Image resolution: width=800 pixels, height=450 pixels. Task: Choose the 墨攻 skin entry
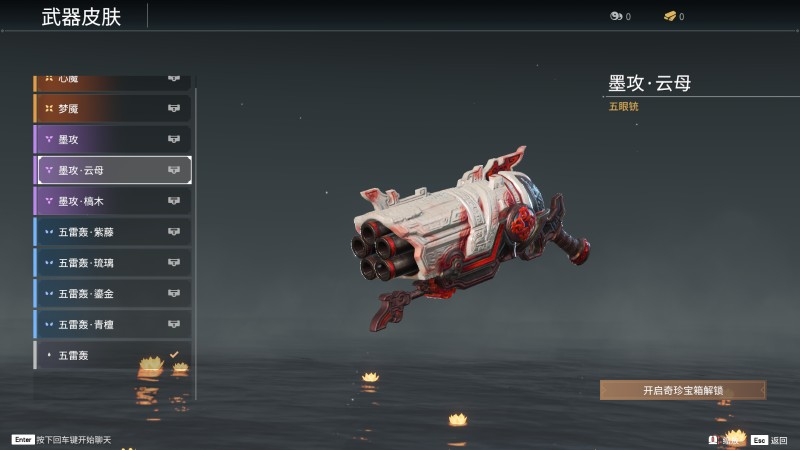(112, 139)
